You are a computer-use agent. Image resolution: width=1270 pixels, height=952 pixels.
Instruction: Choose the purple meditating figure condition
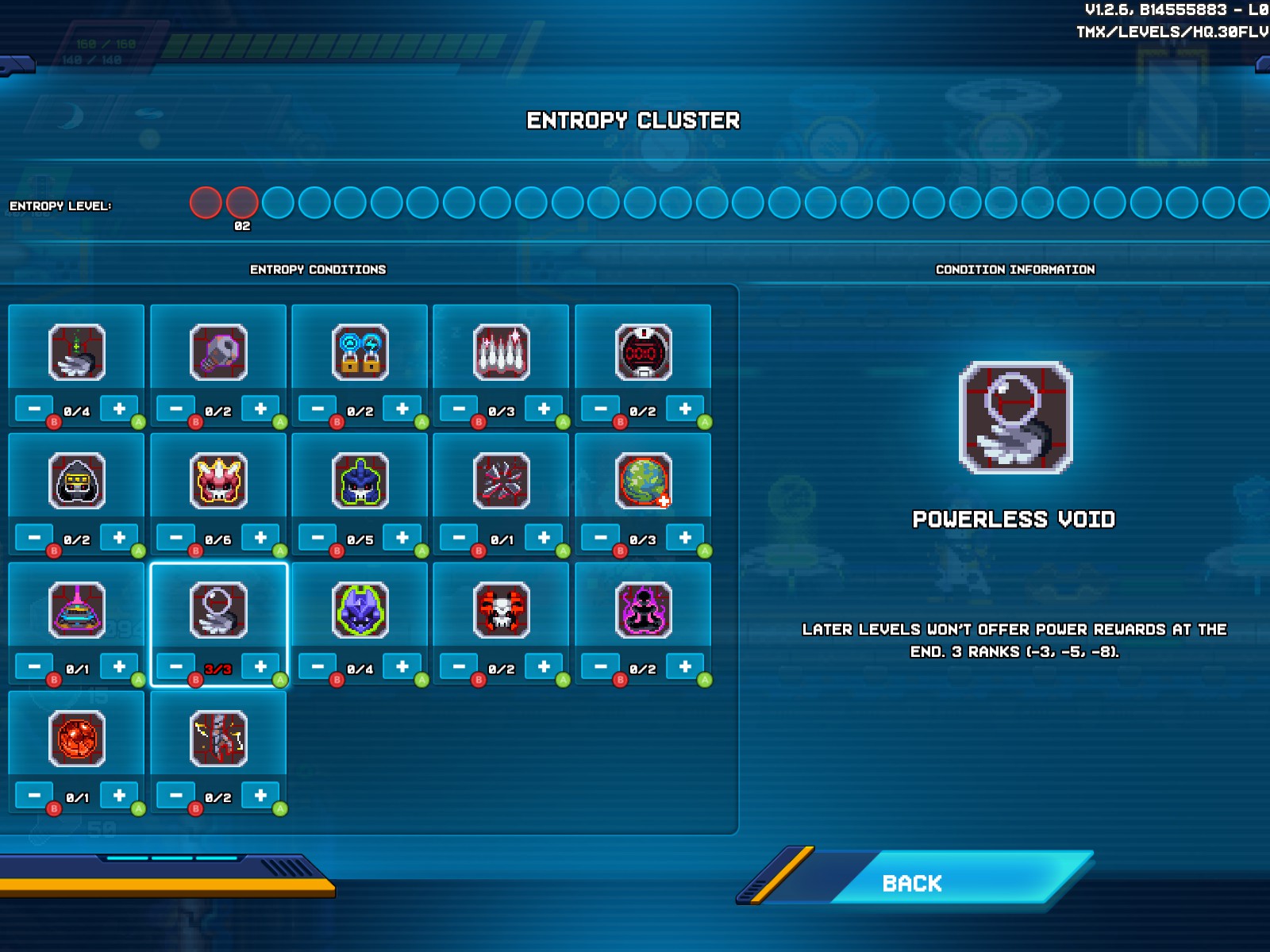point(643,610)
